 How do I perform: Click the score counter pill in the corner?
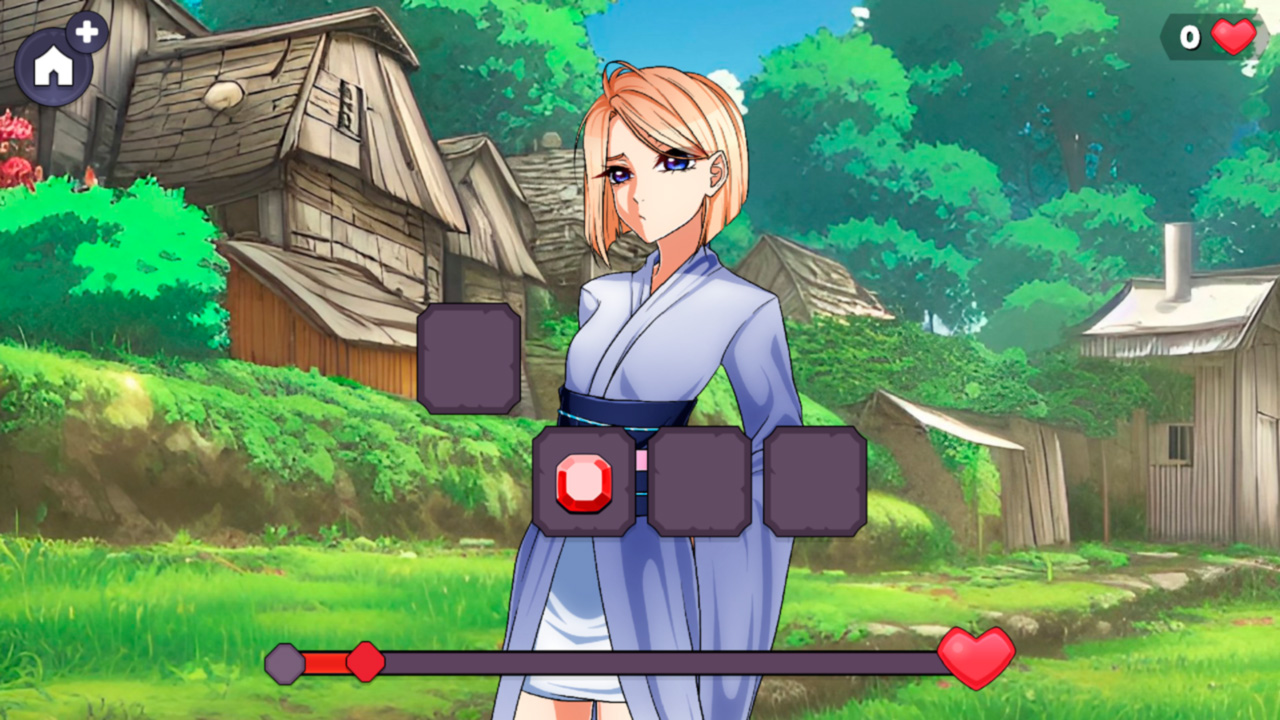[x=1208, y=38]
